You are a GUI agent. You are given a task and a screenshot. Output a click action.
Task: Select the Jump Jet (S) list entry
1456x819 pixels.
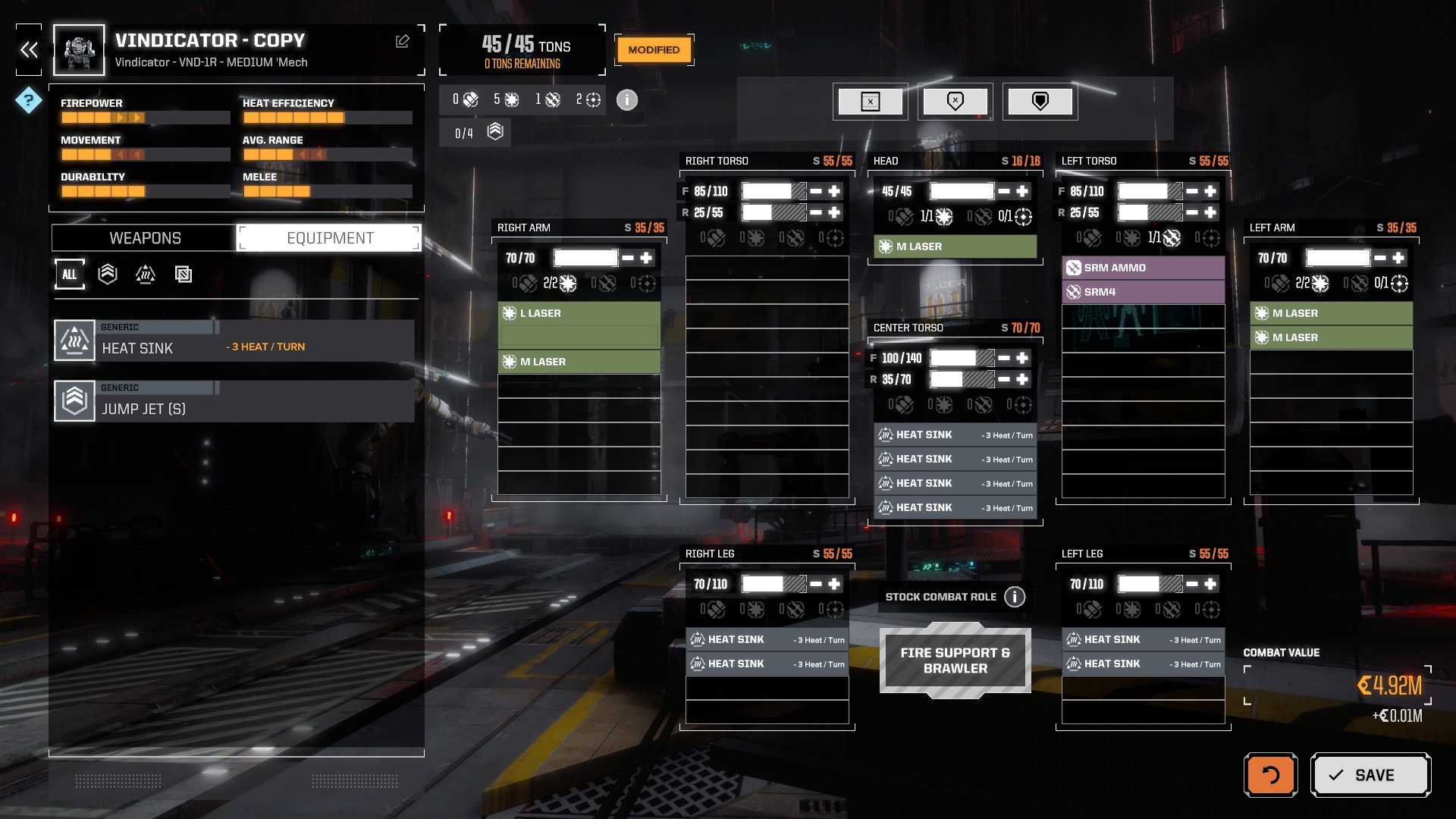pyautogui.click(x=234, y=401)
